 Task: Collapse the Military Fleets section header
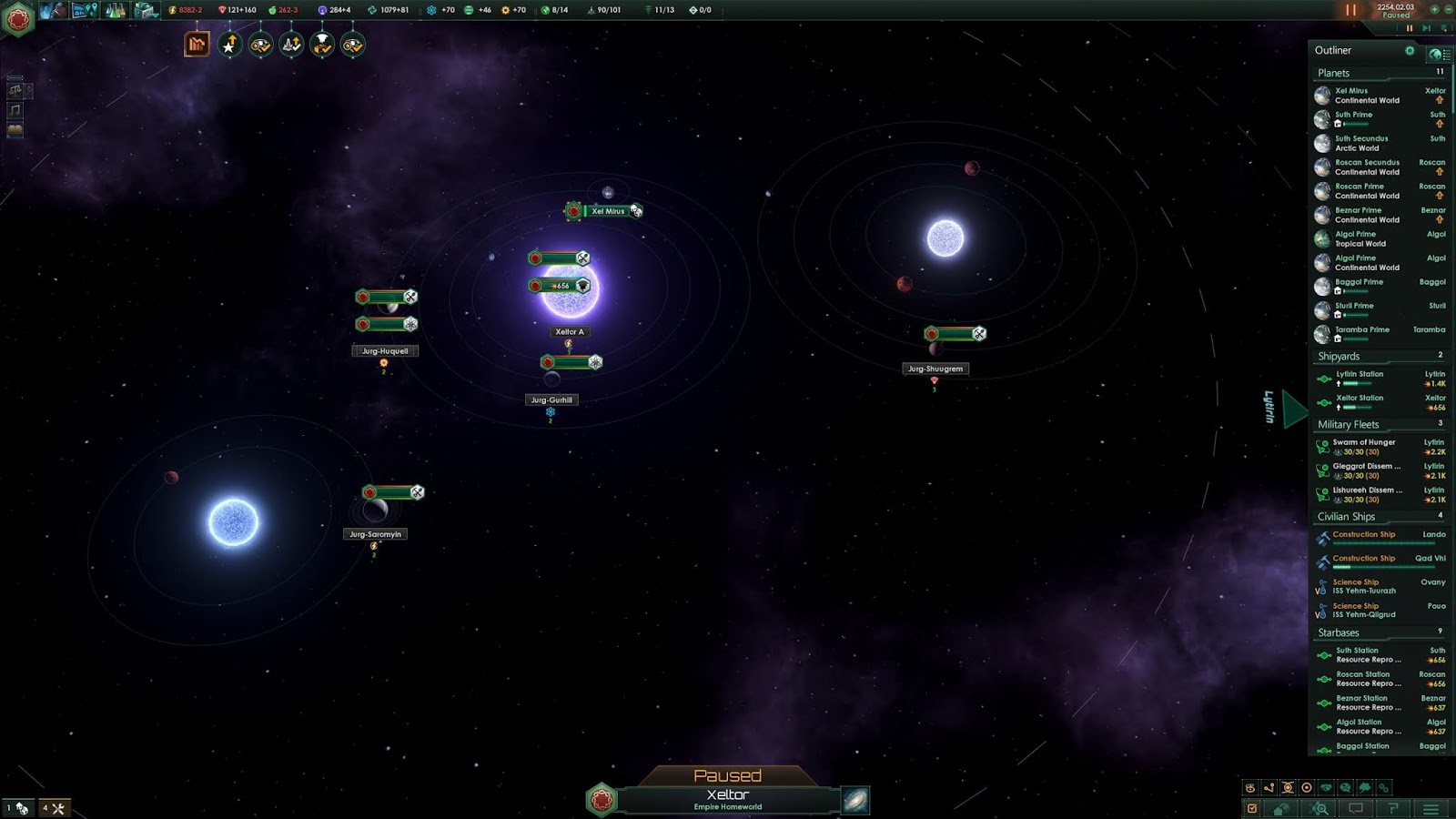[x=1348, y=425]
